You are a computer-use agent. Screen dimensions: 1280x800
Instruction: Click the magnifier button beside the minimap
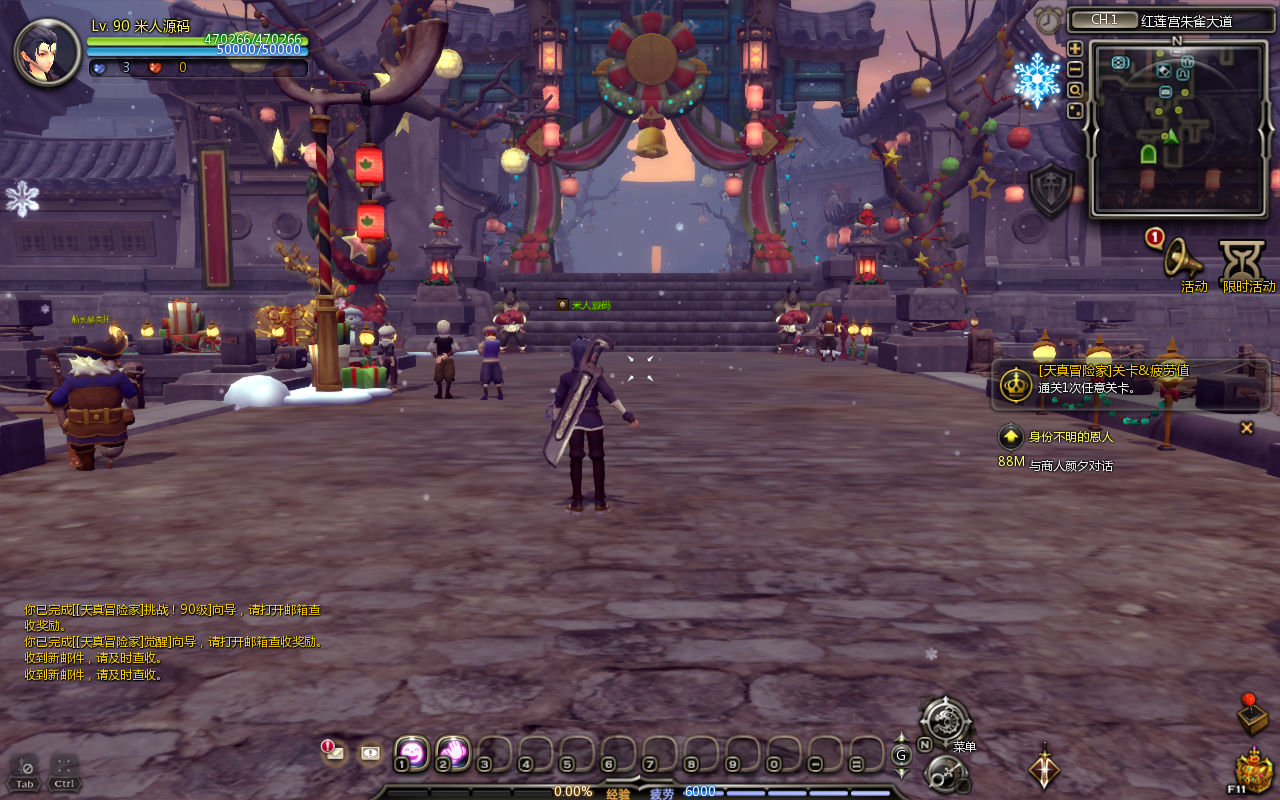[x=1075, y=90]
